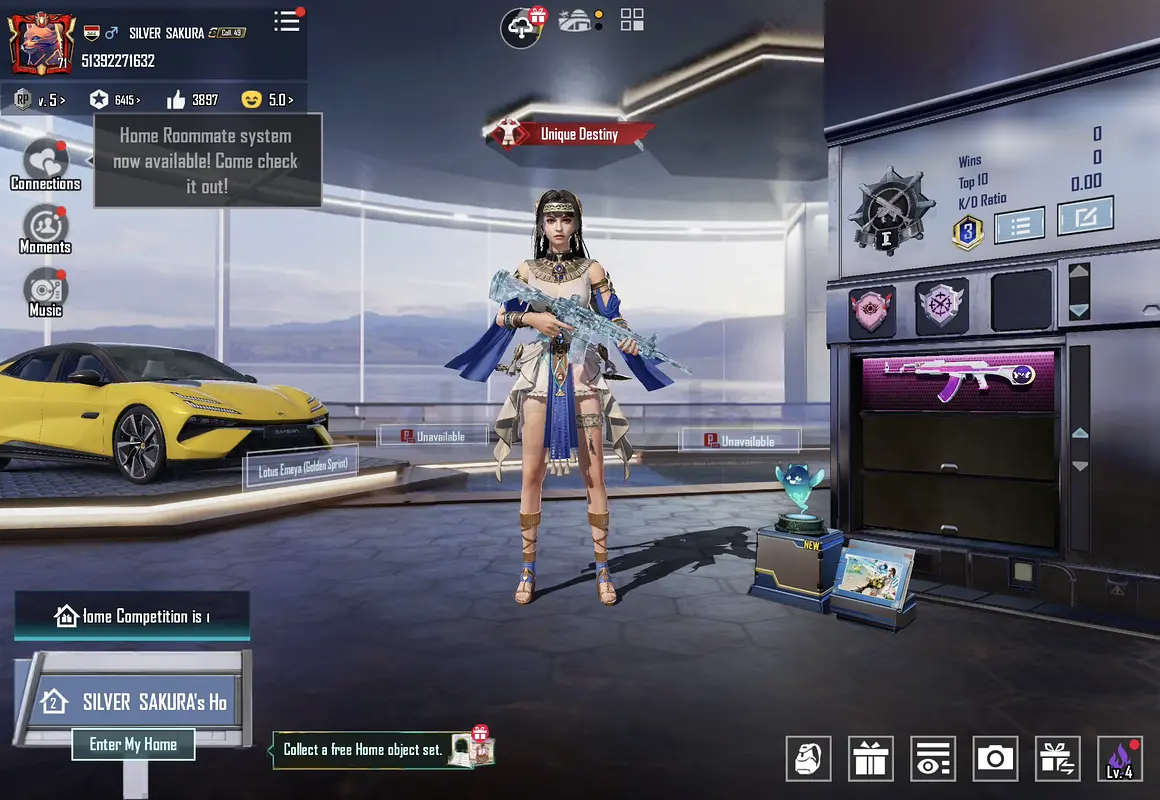Take a photo with the camera button
This screenshot has width=1160, height=800.
click(x=994, y=759)
